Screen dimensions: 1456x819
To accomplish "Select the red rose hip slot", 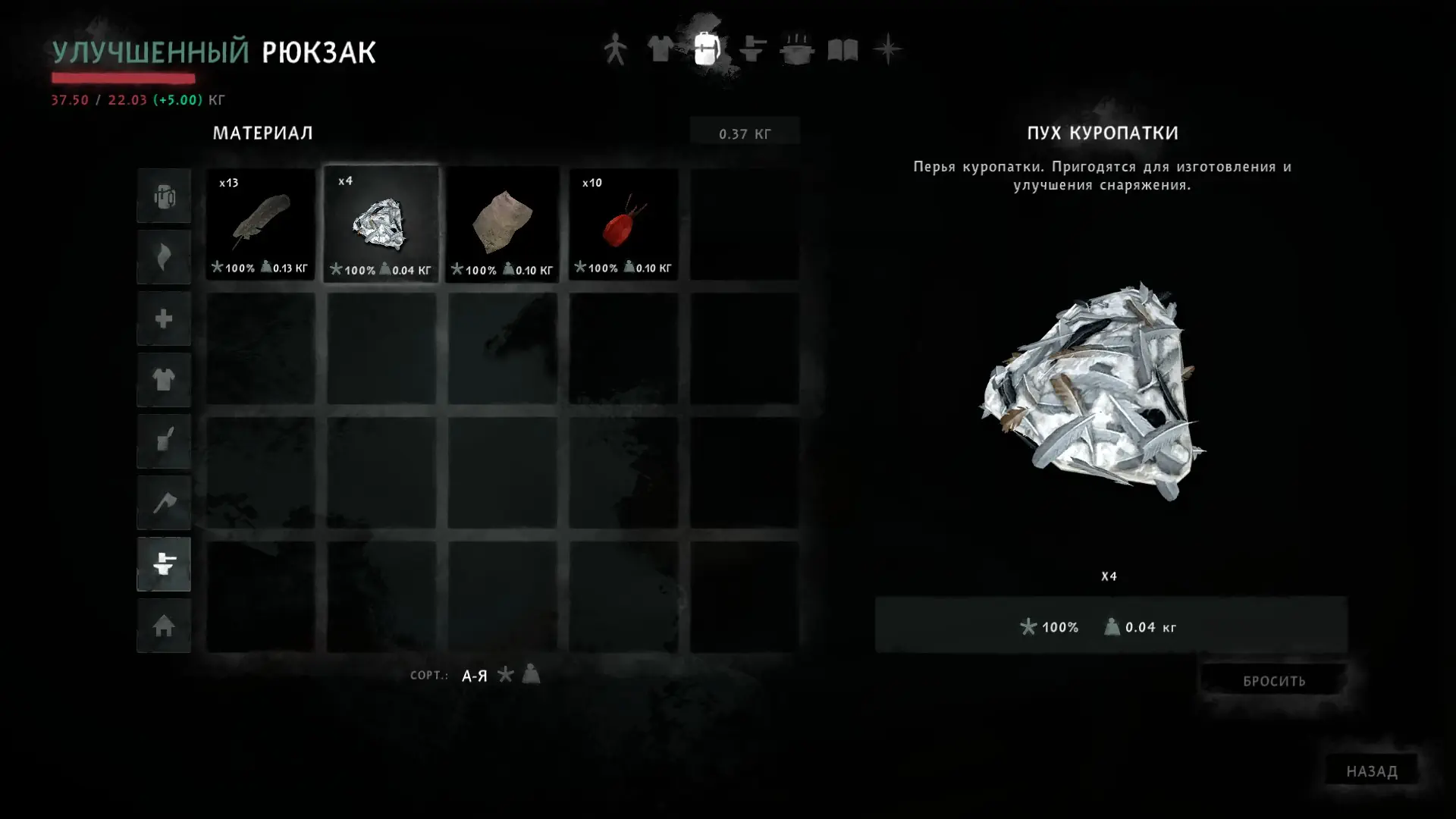I will (x=623, y=224).
